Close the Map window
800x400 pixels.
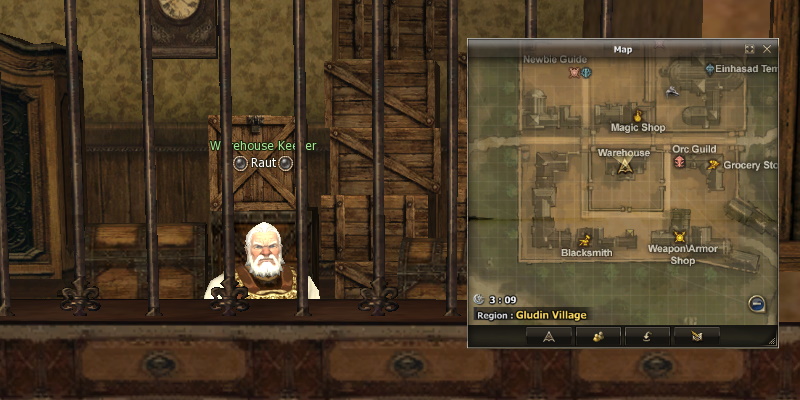767,48
